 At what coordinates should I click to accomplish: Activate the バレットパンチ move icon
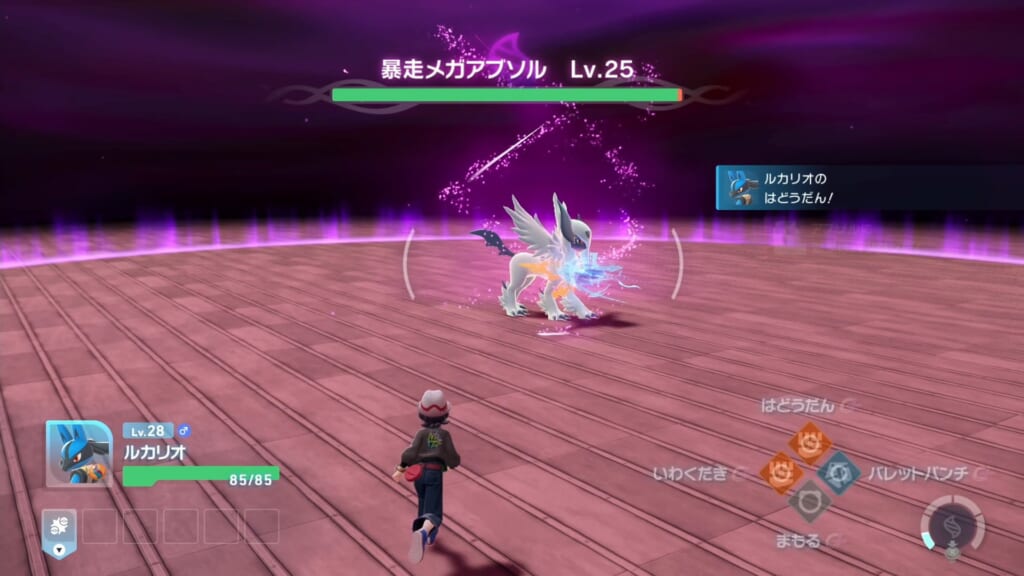(838, 471)
